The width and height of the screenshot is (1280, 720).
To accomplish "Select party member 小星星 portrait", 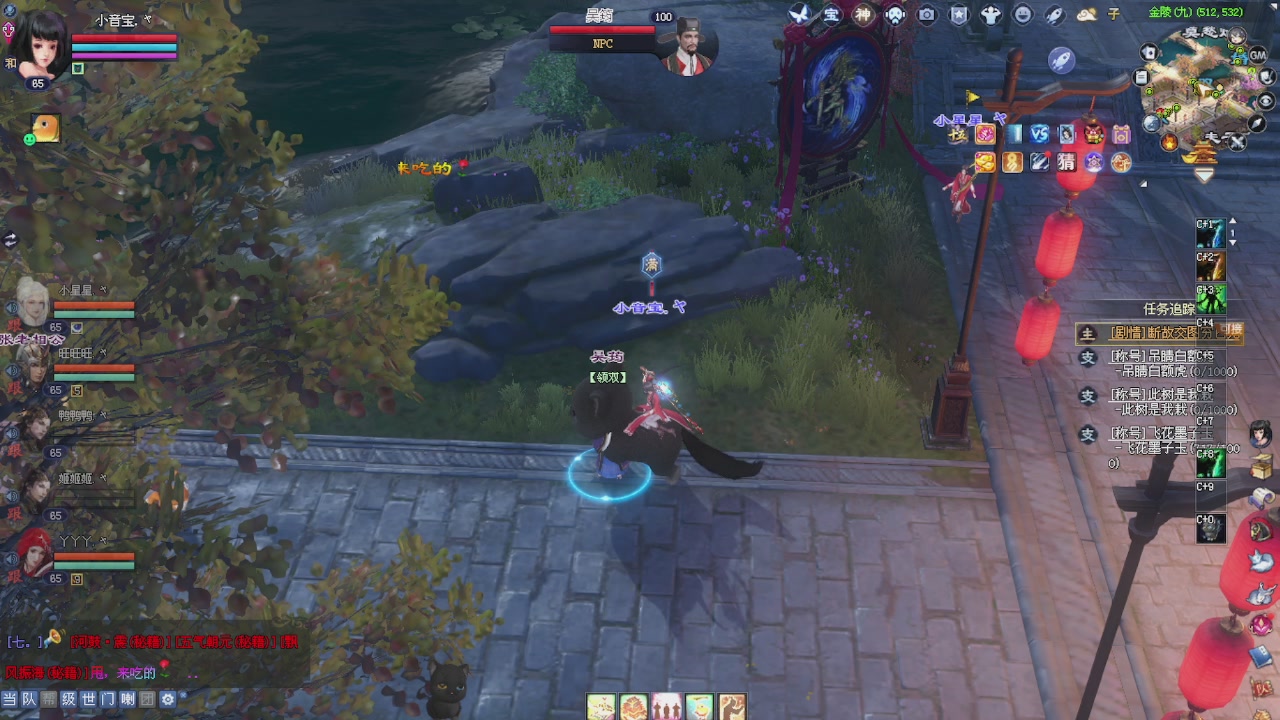I will pyautogui.click(x=32, y=301).
